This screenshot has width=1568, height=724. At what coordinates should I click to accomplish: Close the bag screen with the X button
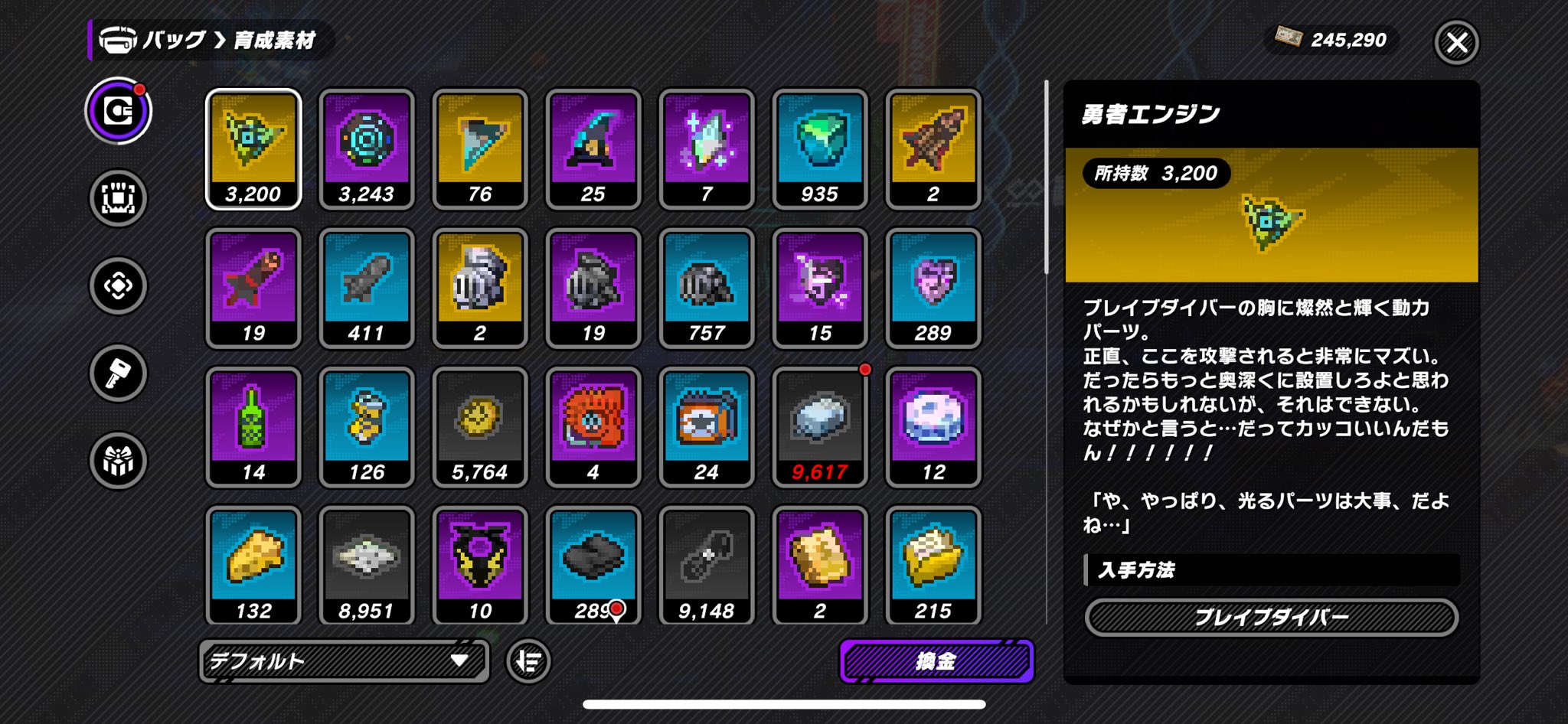tap(1455, 42)
